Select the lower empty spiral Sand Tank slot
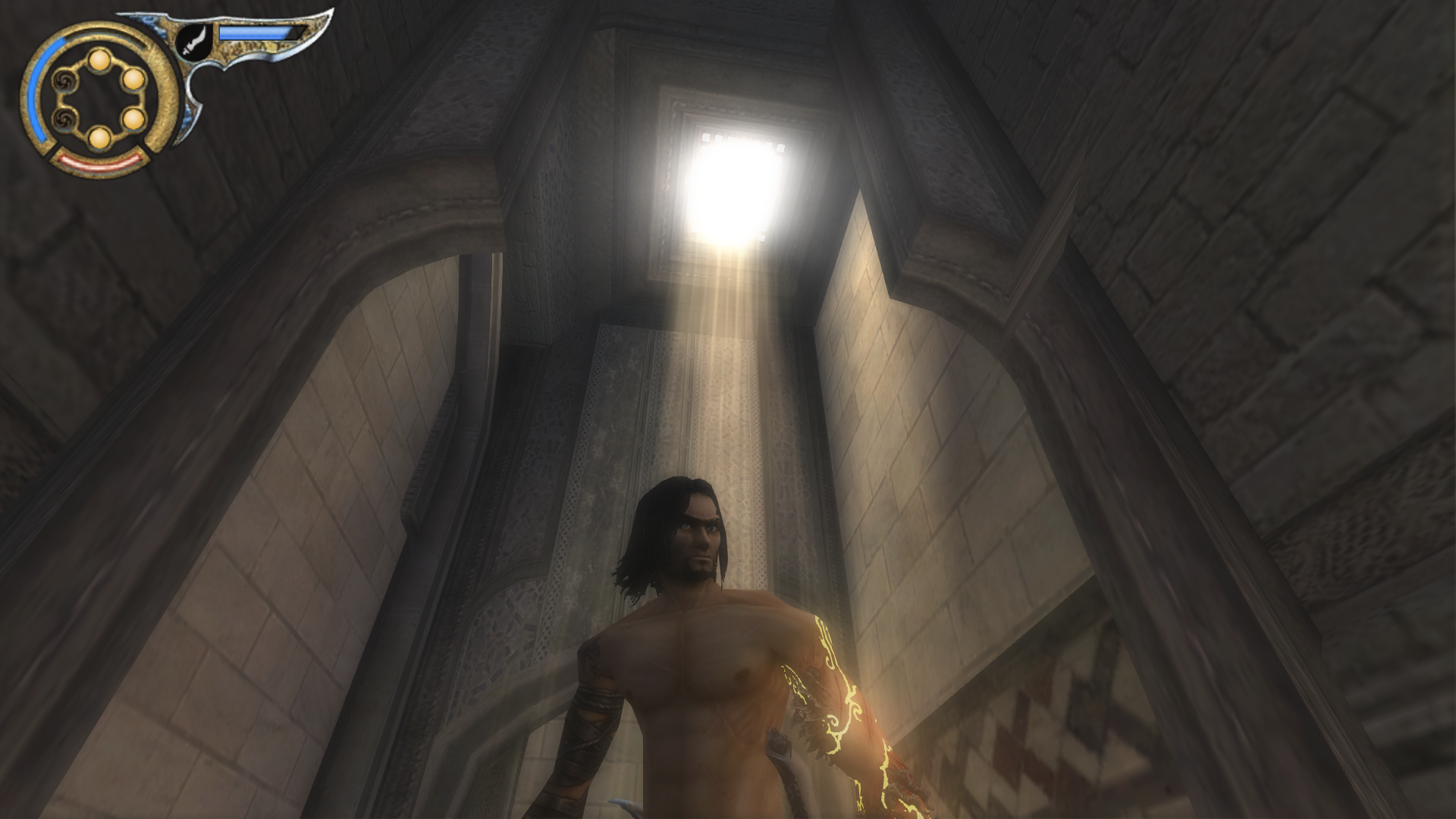Image resolution: width=1456 pixels, height=819 pixels. [65, 121]
